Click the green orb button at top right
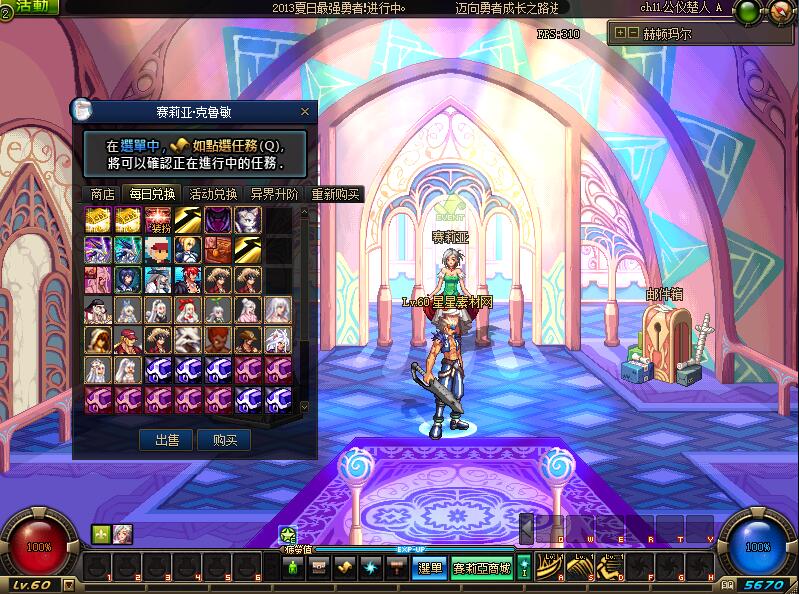The width and height of the screenshot is (799, 594). point(747,12)
